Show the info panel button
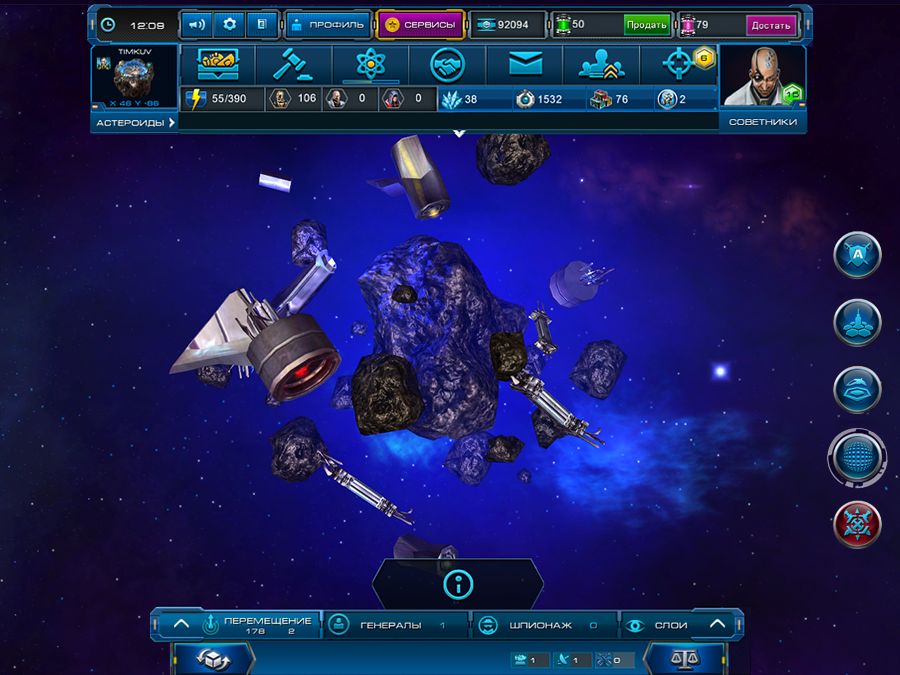The width and height of the screenshot is (900, 675). (458, 584)
